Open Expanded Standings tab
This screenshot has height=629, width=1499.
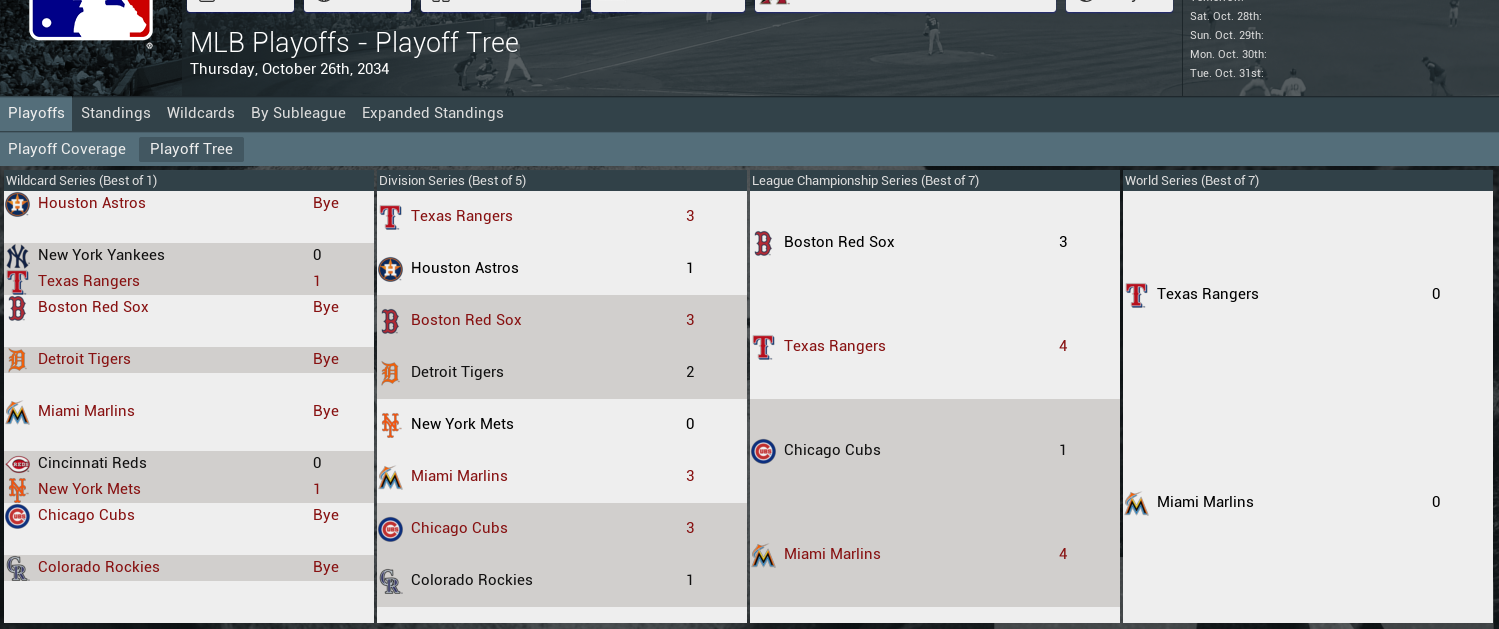point(432,113)
